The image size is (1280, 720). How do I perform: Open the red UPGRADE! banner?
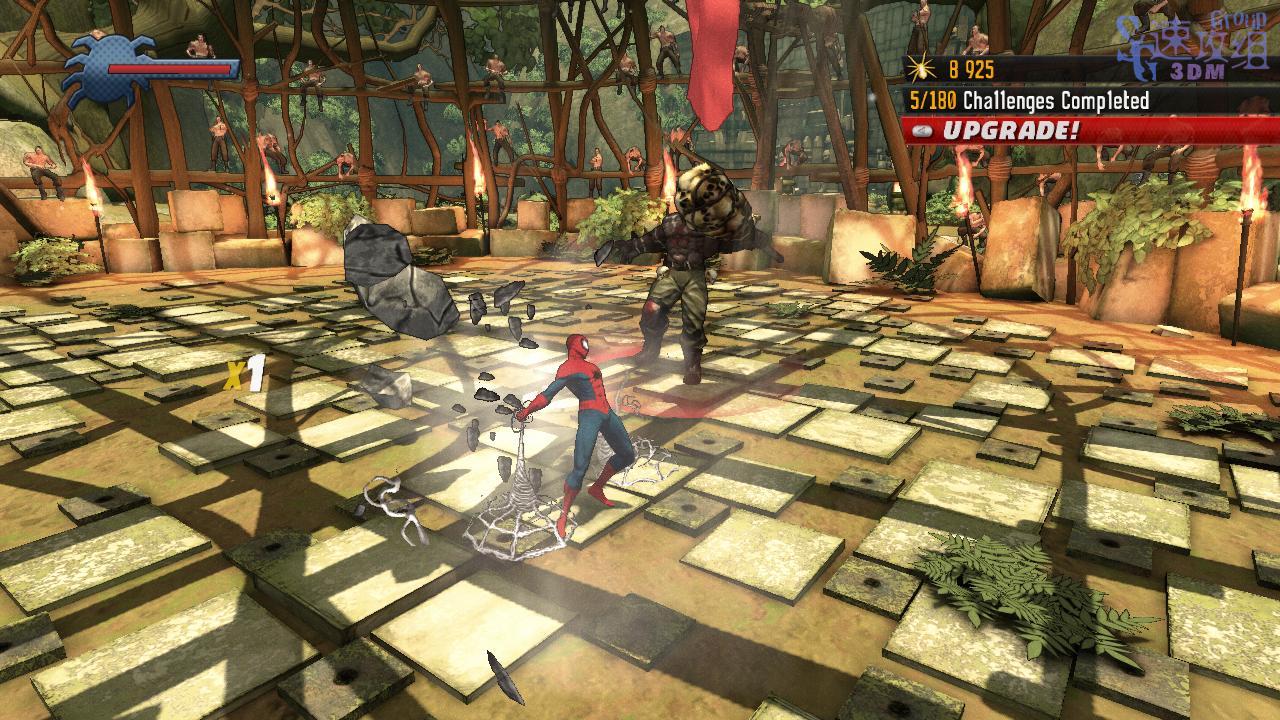point(1090,130)
